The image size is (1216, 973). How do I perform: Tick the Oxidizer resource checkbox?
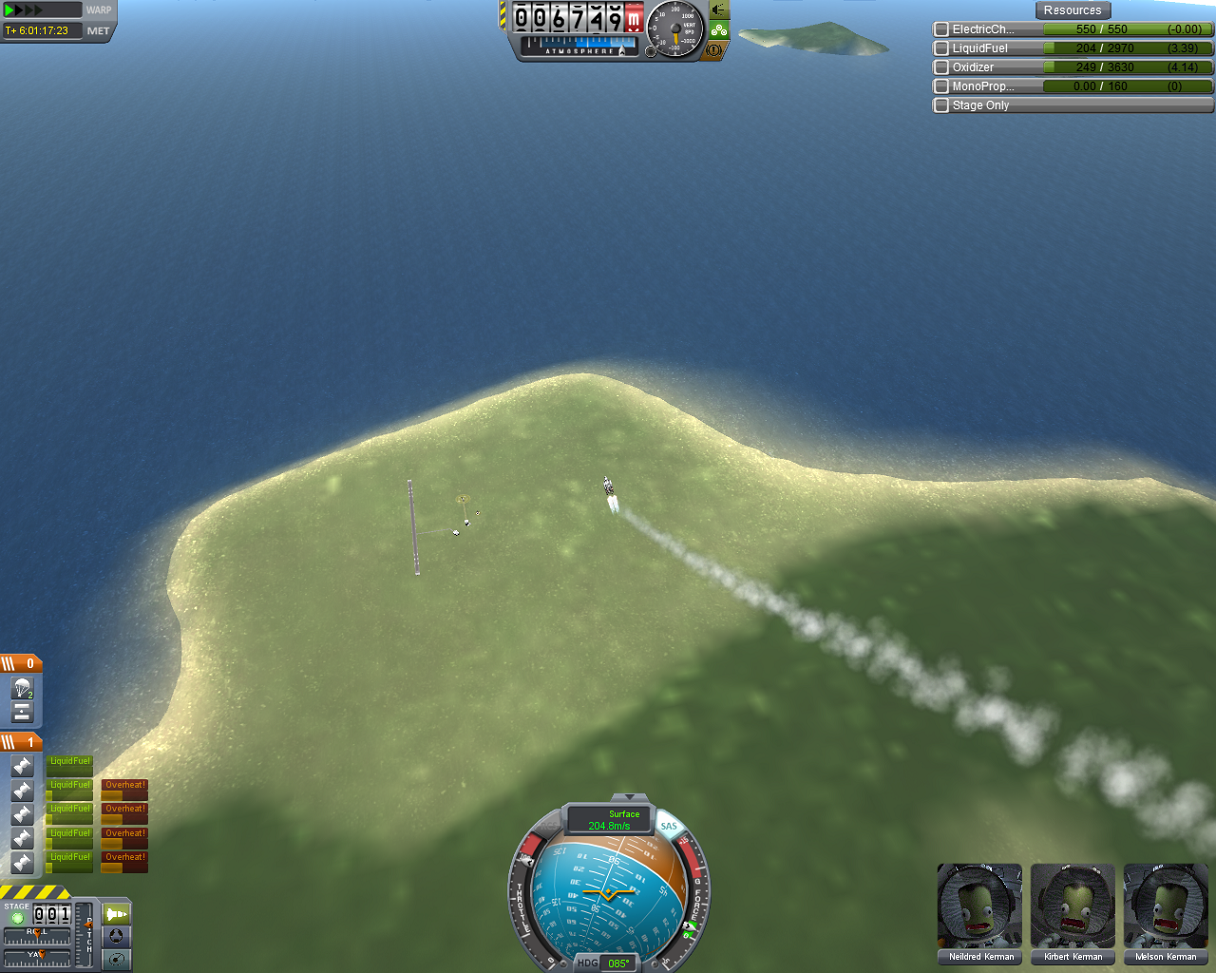click(x=941, y=67)
